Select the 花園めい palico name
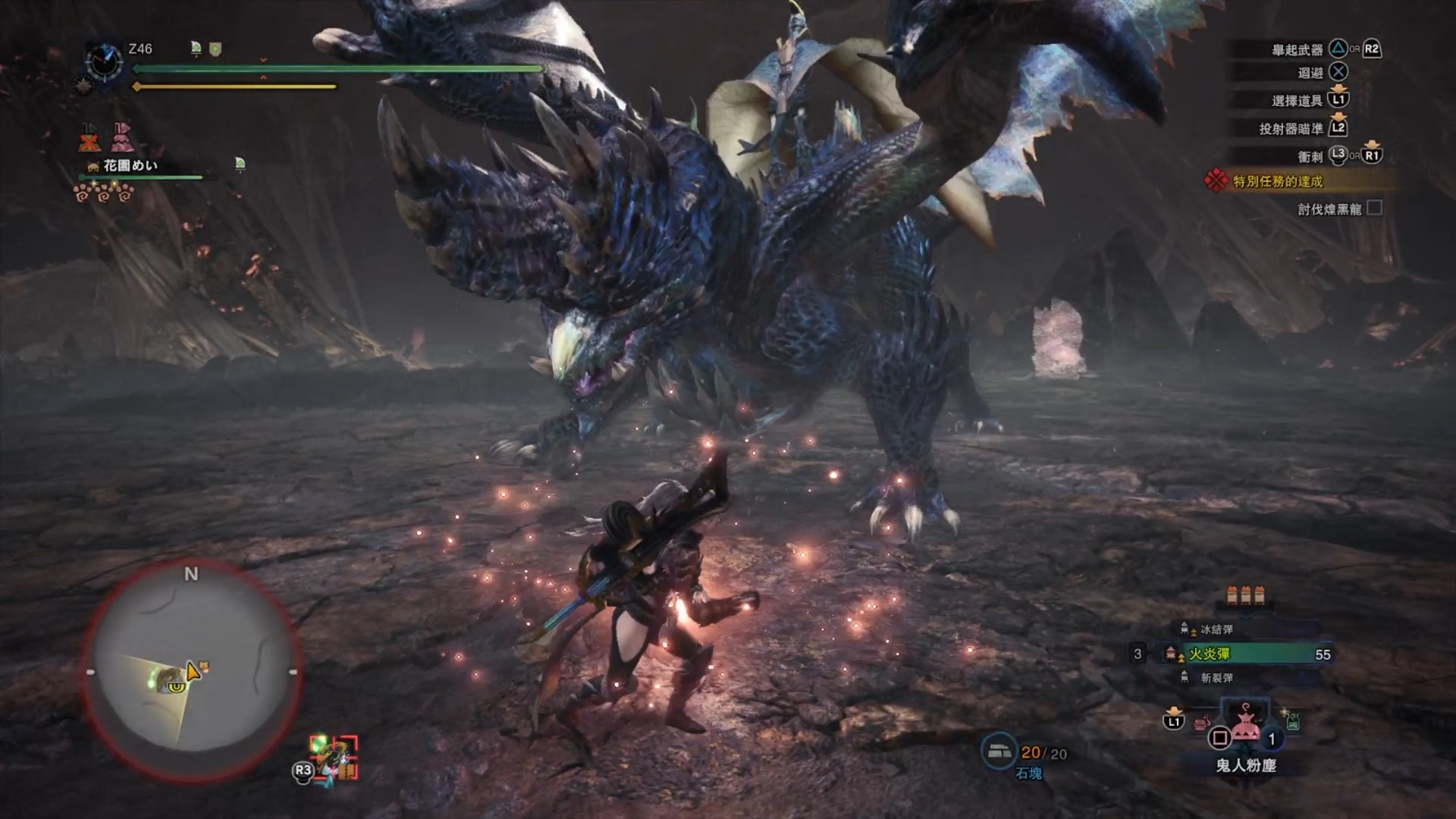This screenshot has width=1456, height=819. coord(130,165)
